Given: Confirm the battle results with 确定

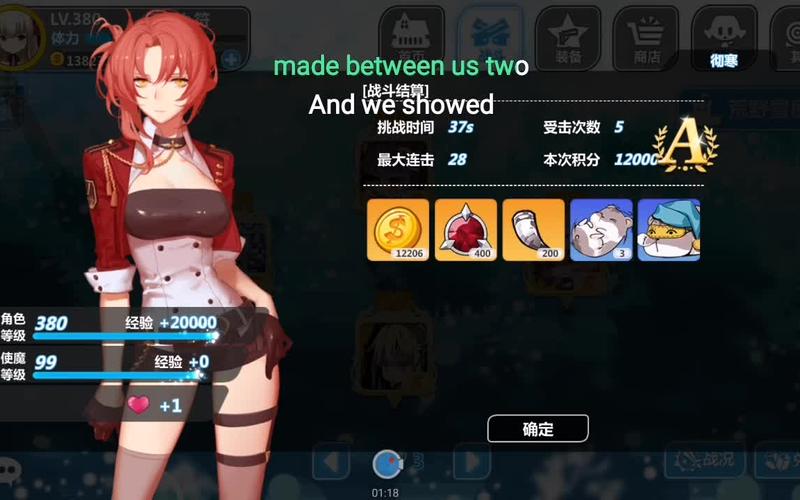Looking at the screenshot, I should [x=538, y=429].
